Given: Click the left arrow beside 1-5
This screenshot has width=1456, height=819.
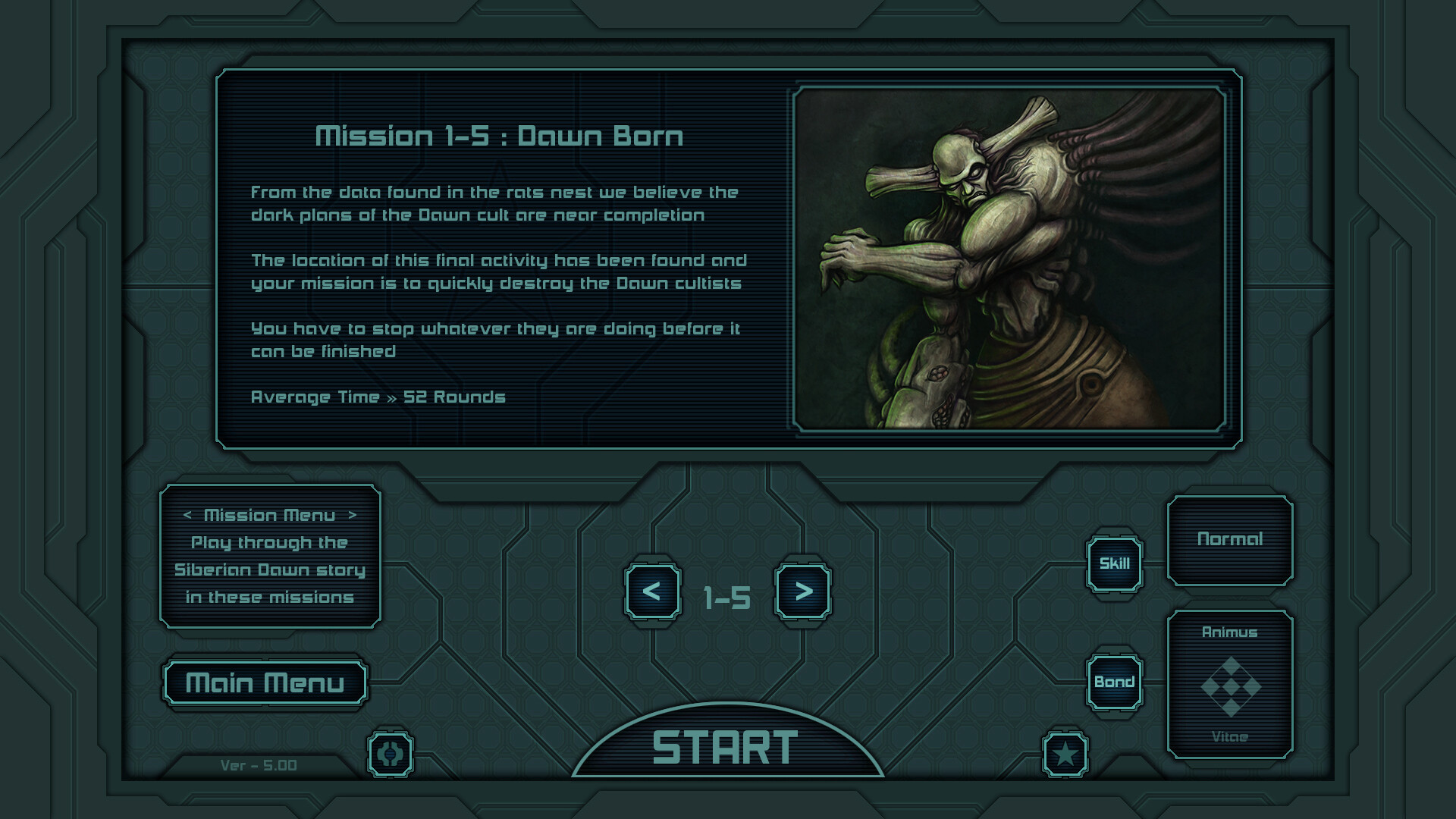Looking at the screenshot, I should [x=653, y=595].
